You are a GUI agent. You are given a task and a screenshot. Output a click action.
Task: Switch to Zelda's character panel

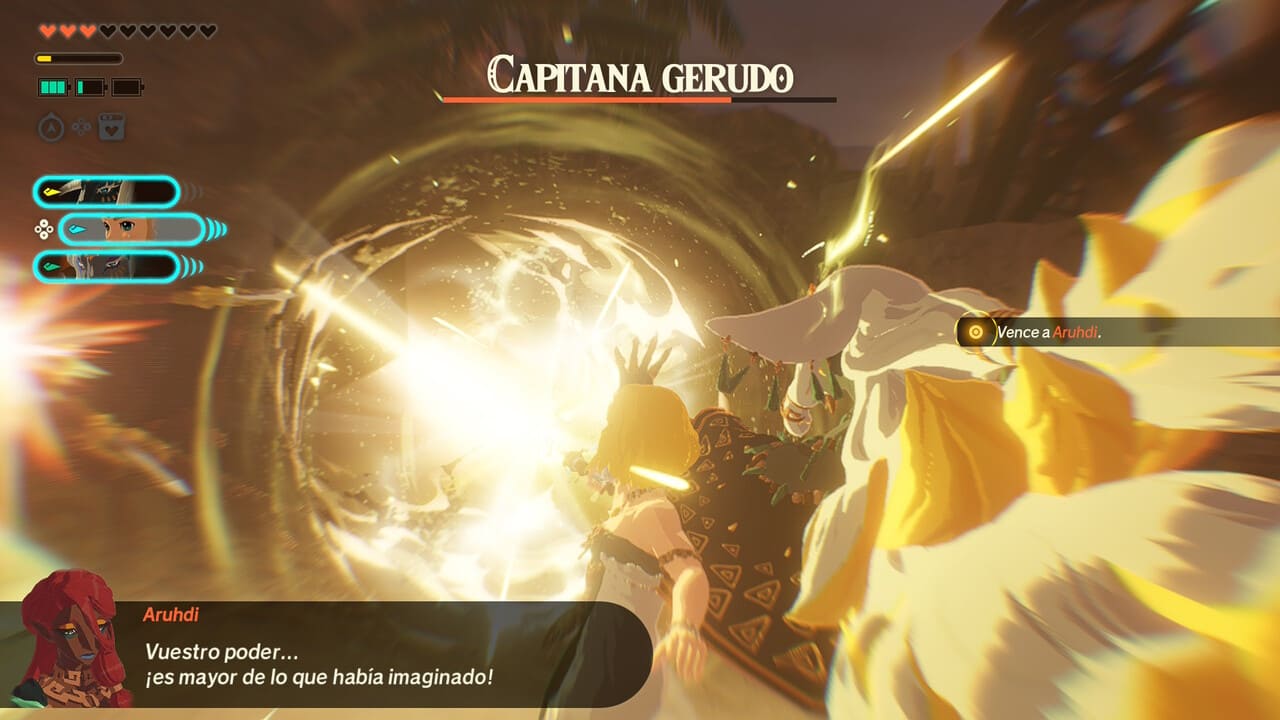tap(132, 230)
